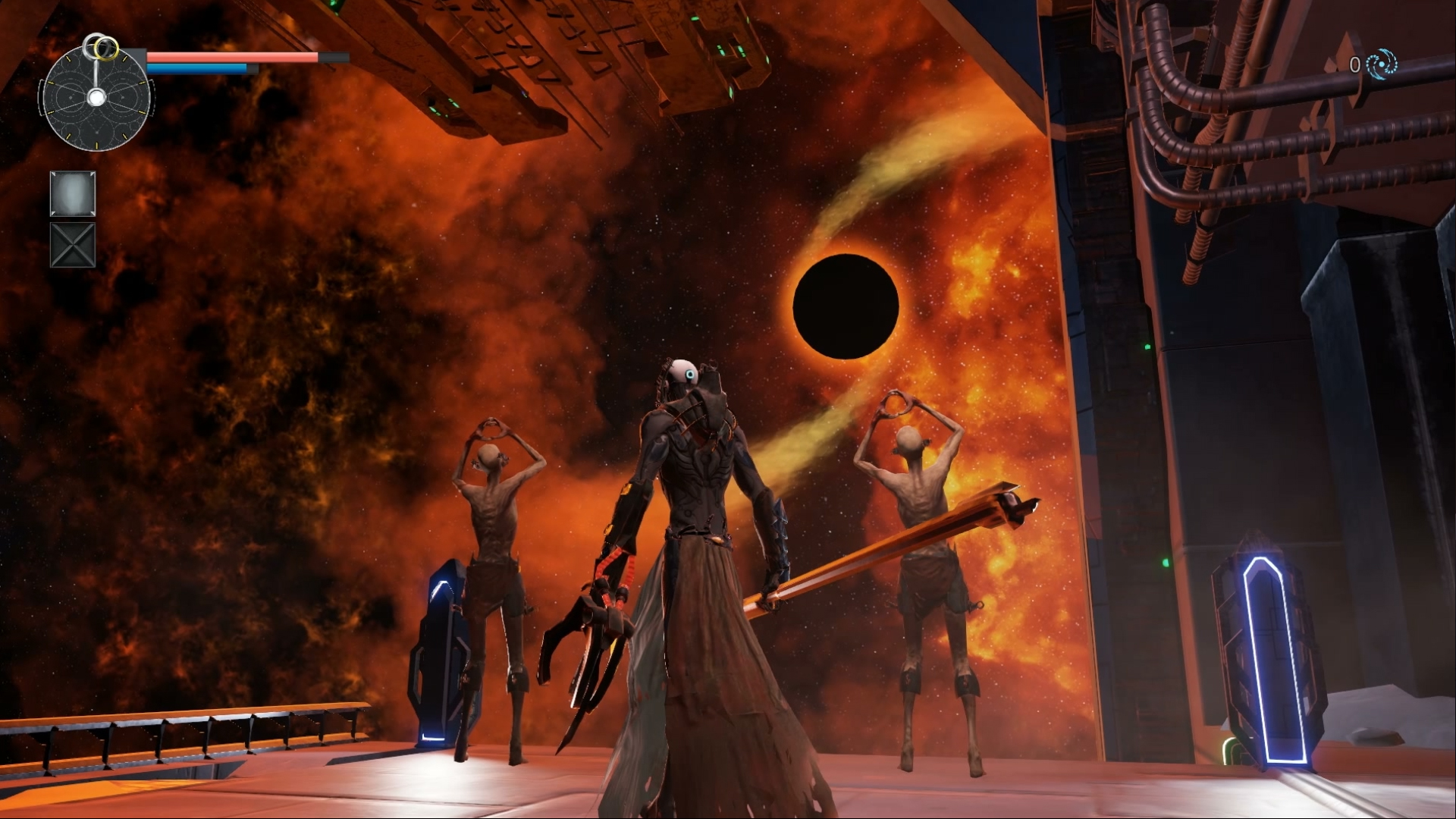Click the dark cap at the health bar's end
The width and height of the screenshot is (1456, 819).
coord(332,56)
